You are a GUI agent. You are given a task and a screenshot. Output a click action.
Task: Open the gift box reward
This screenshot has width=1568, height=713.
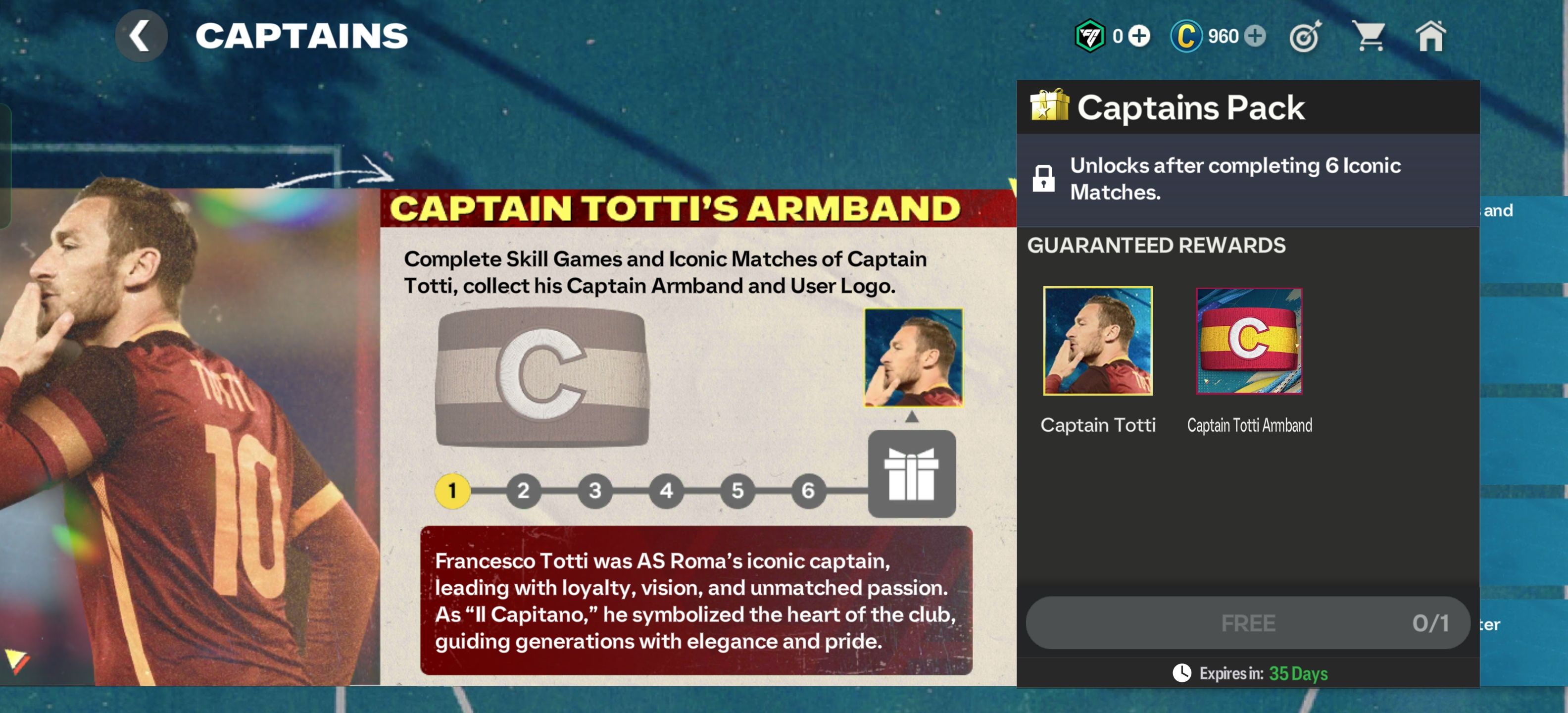coord(911,474)
